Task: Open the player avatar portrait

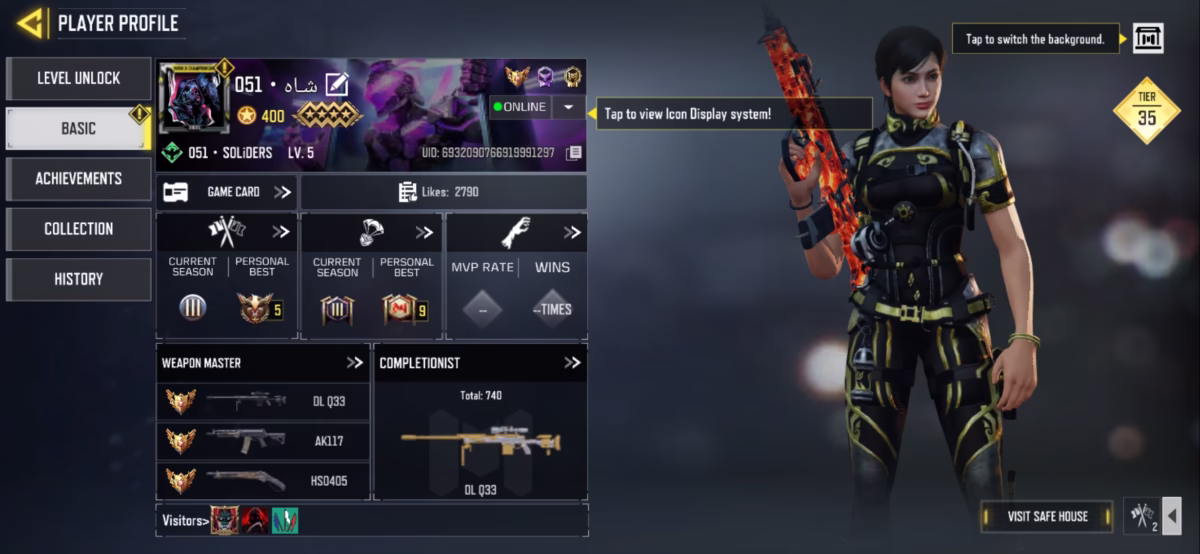Action: pyautogui.click(x=193, y=100)
